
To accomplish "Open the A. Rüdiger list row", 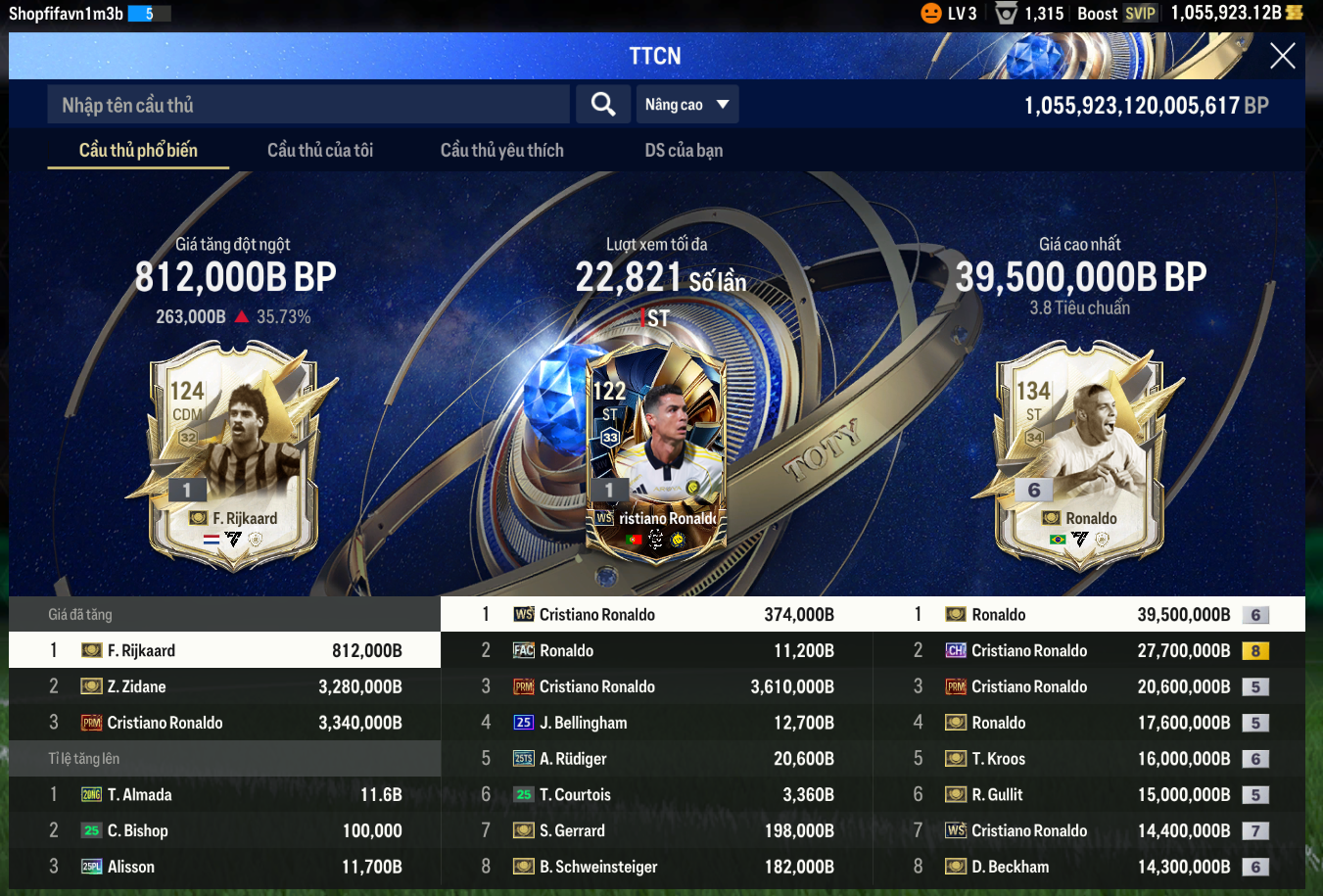I will pos(656,759).
